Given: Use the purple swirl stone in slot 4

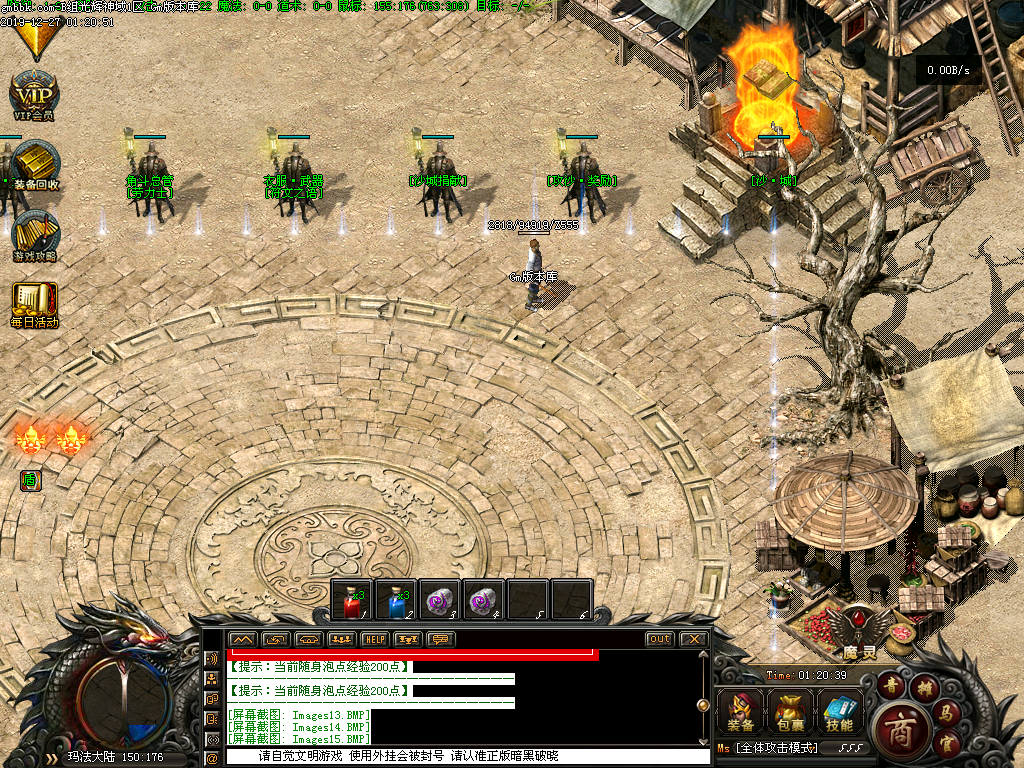Looking at the screenshot, I should [x=483, y=600].
